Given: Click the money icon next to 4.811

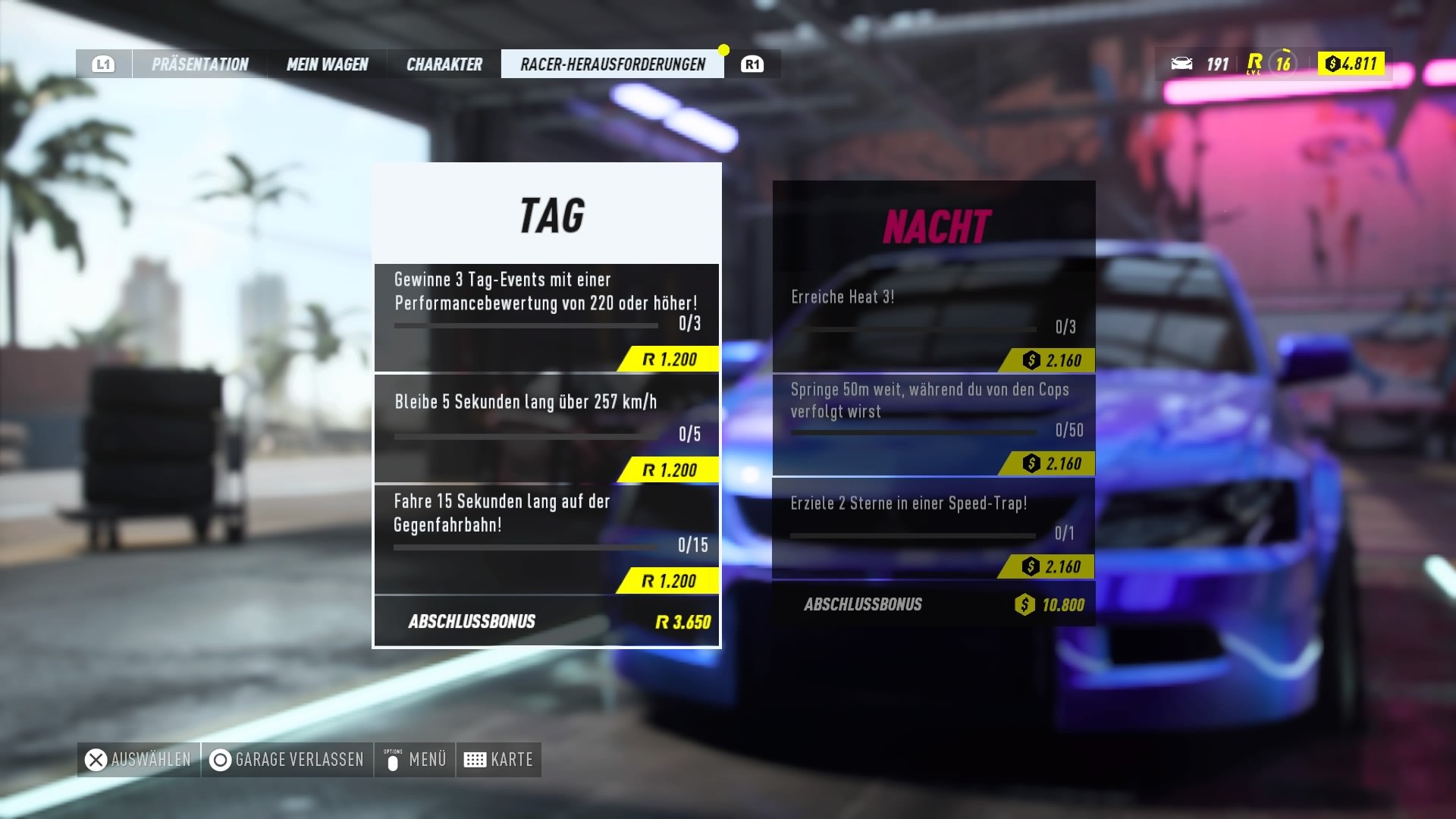Looking at the screenshot, I should (x=1331, y=64).
